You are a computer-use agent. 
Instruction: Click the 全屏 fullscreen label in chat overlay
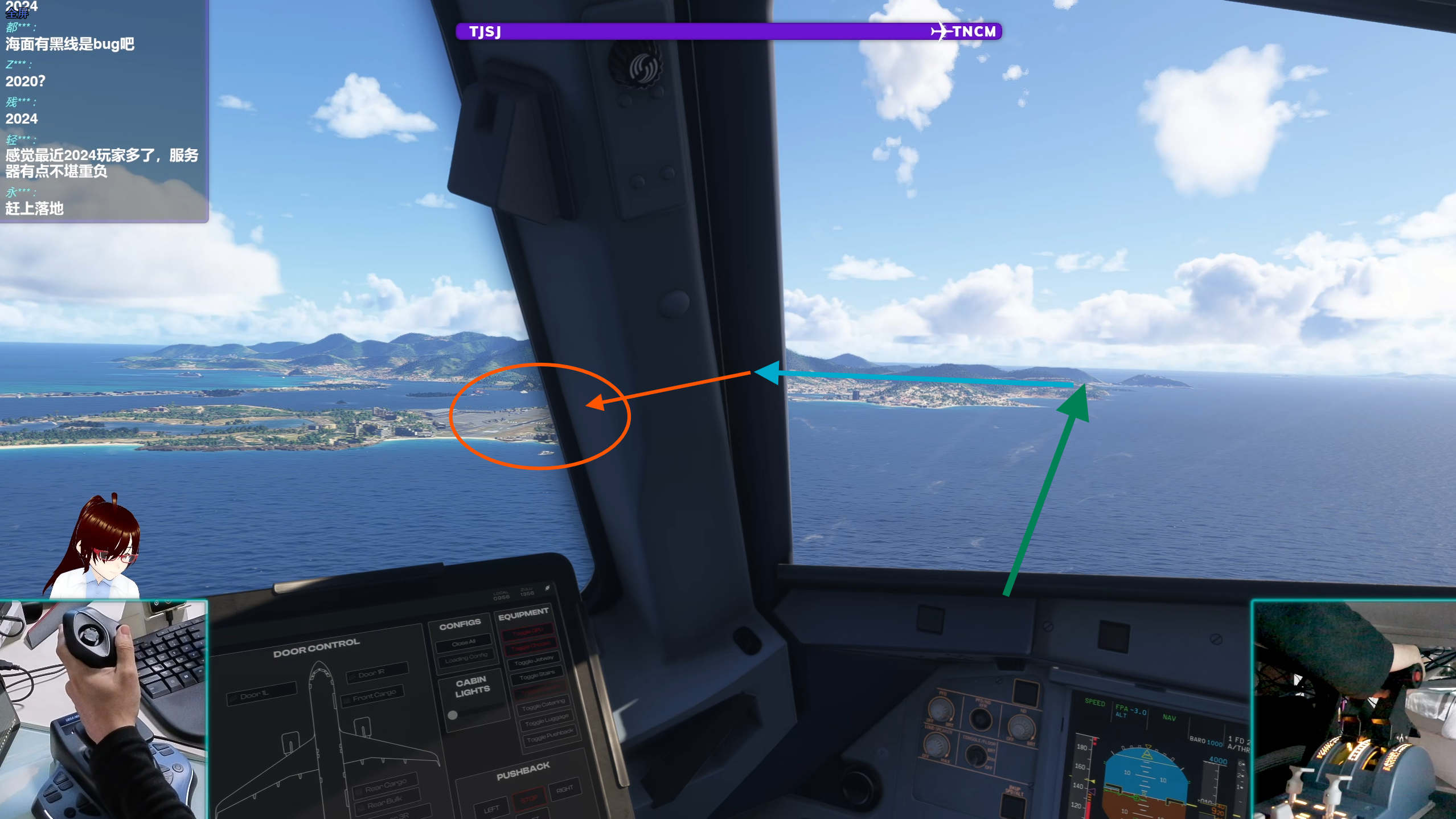17,14
